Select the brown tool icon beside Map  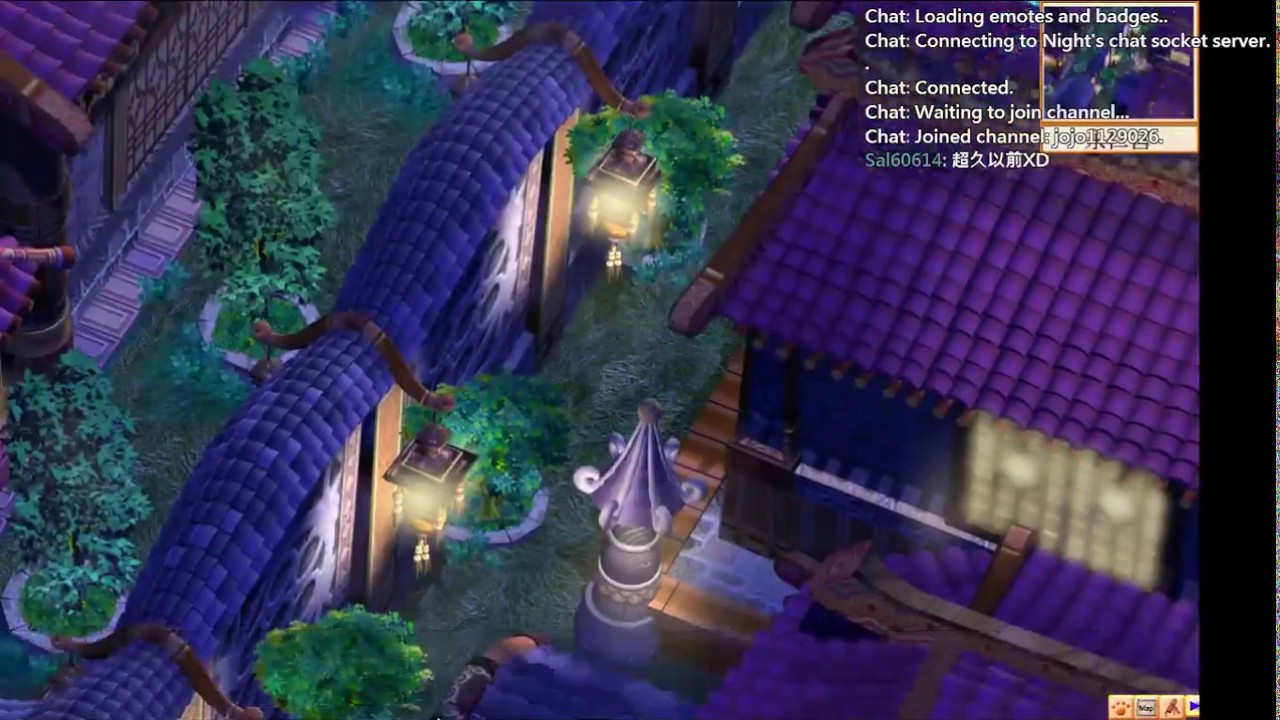coord(1172,708)
